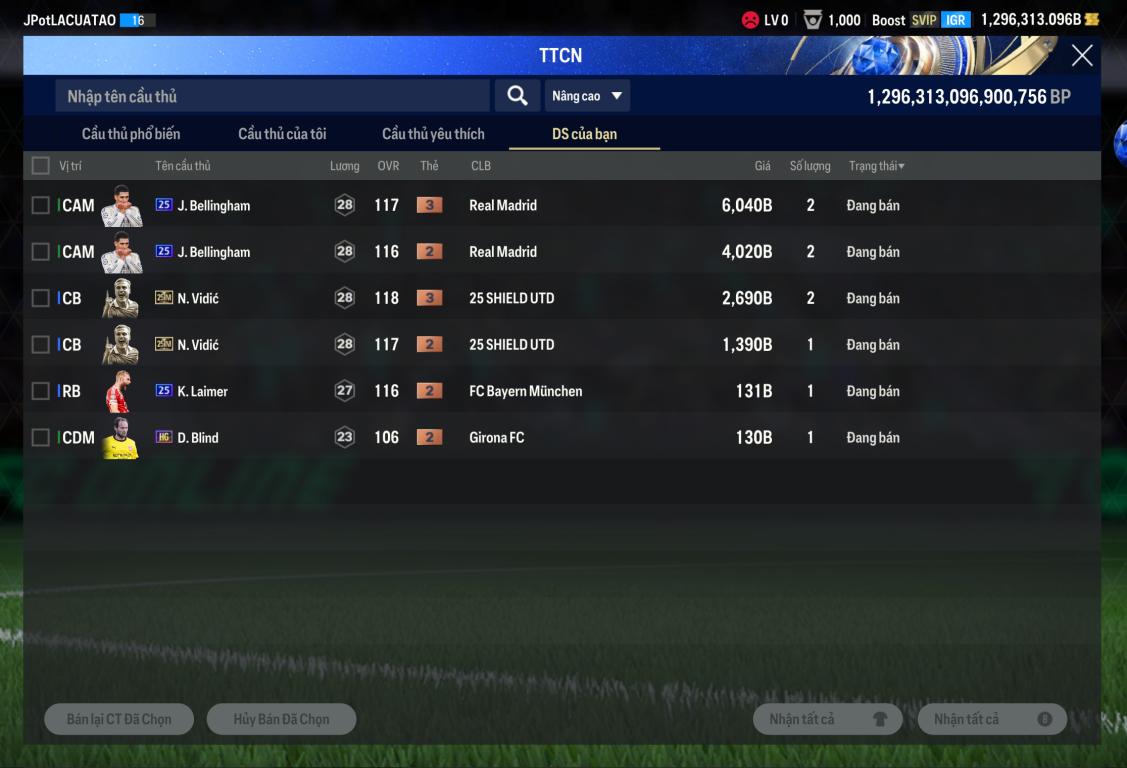Toggle the select-all checkbox in header

41,166
